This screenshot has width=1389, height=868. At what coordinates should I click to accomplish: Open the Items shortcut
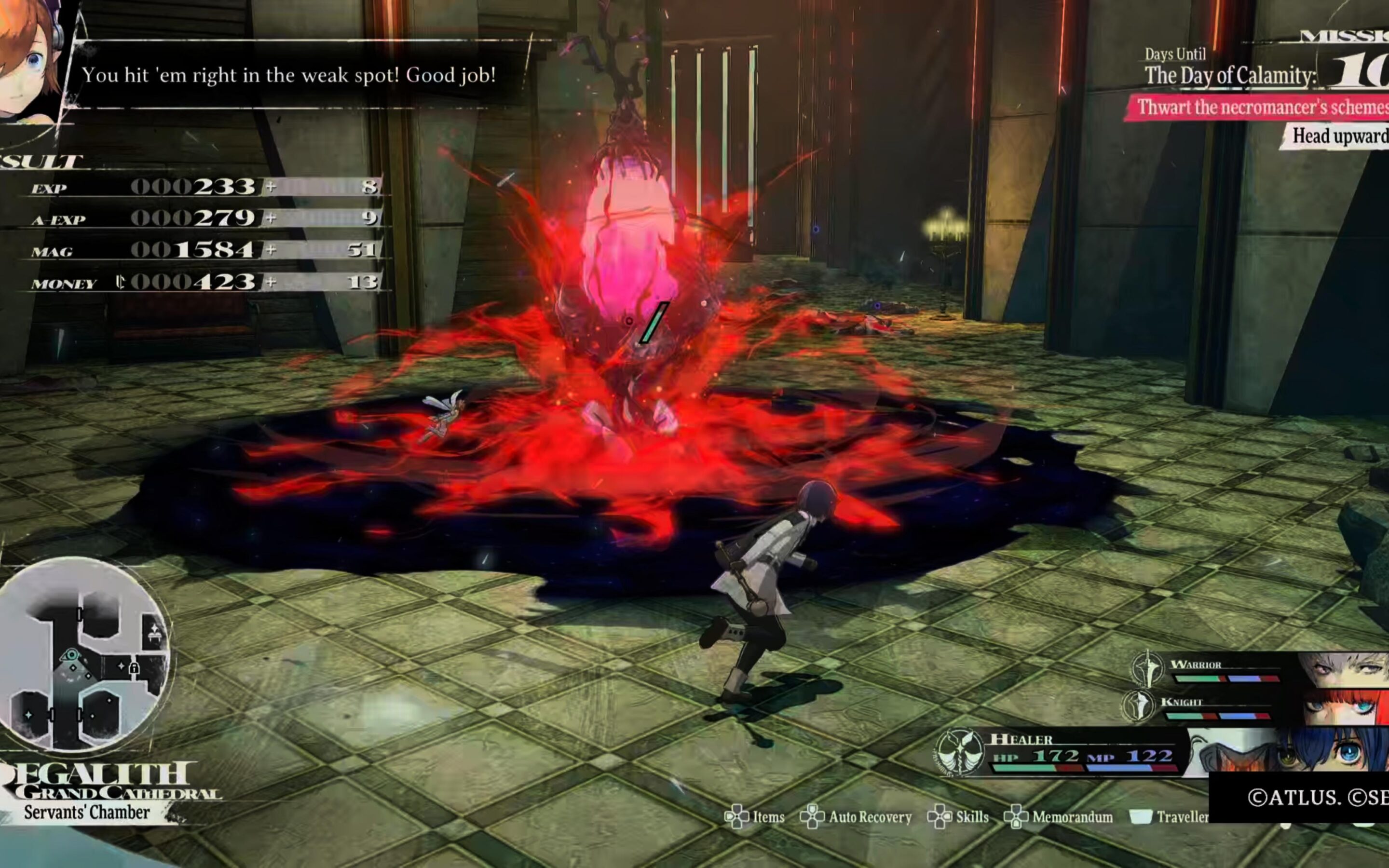click(x=755, y=817)
